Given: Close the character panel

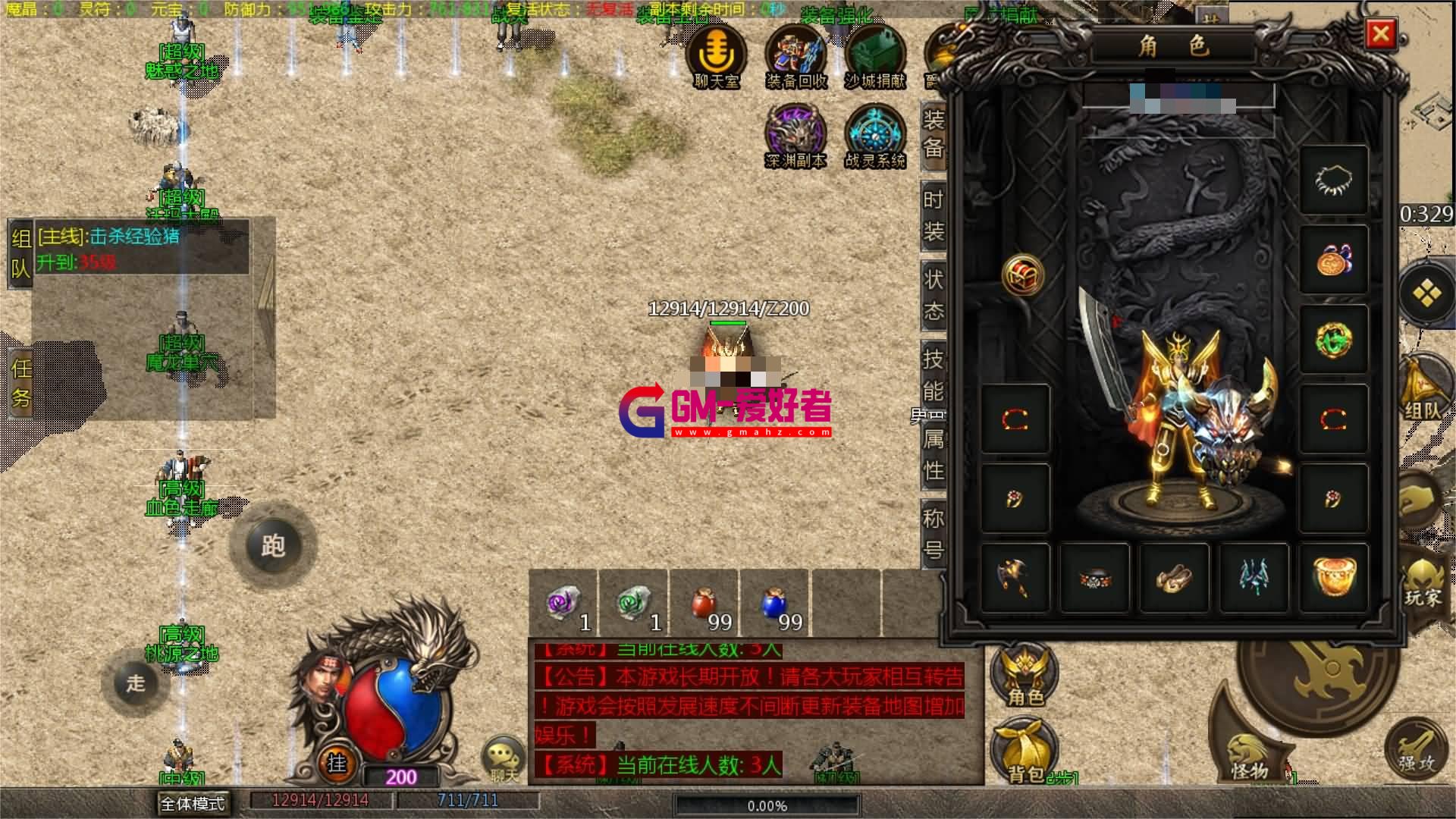Looking at the screenshot, I should 1380,34.
